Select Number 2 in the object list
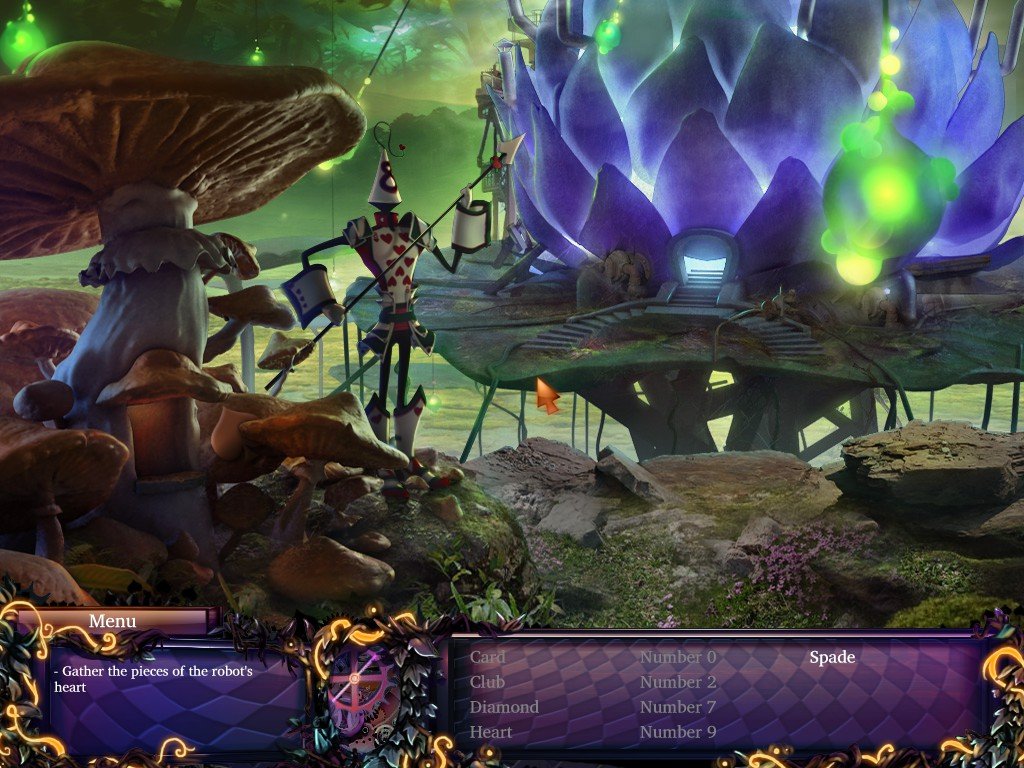This screenshot has height=768, width=1024. click(678, 682)
